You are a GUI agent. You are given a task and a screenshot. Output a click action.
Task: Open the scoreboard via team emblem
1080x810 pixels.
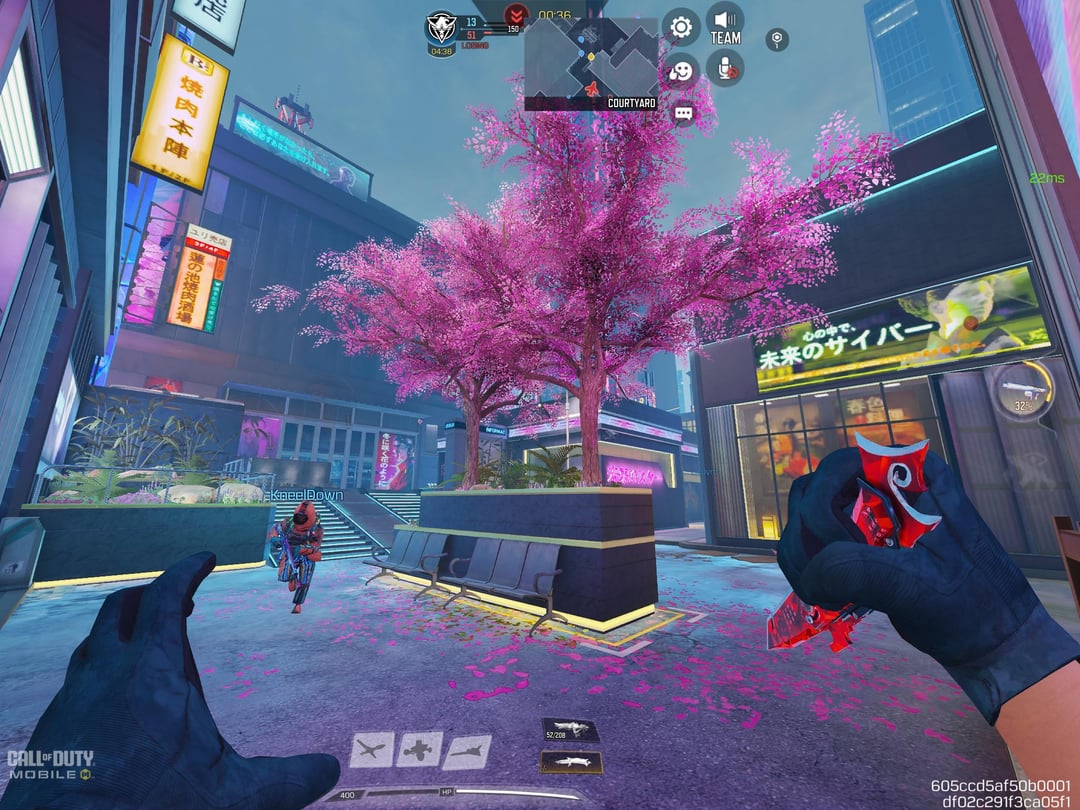pos(441,27)
